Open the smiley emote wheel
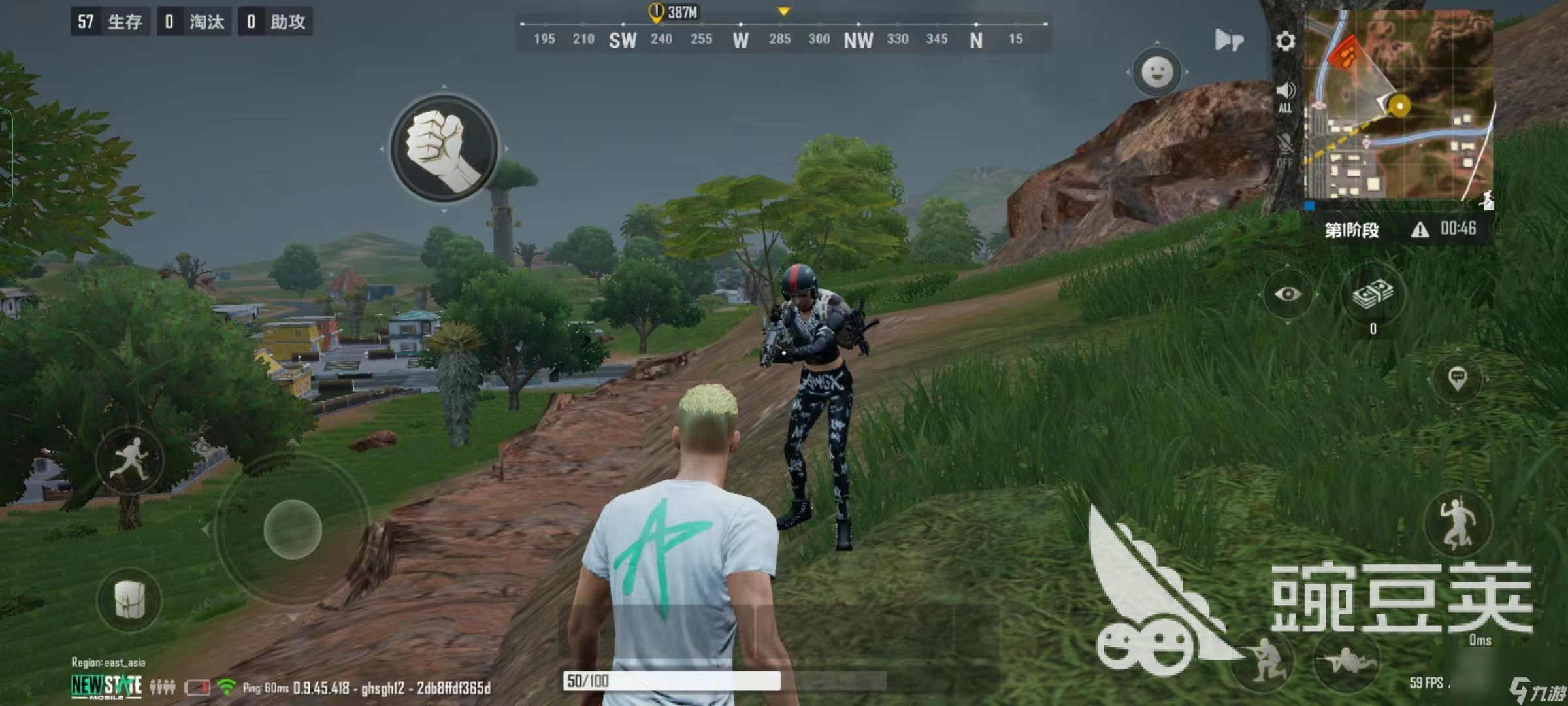 point(1156,72)
